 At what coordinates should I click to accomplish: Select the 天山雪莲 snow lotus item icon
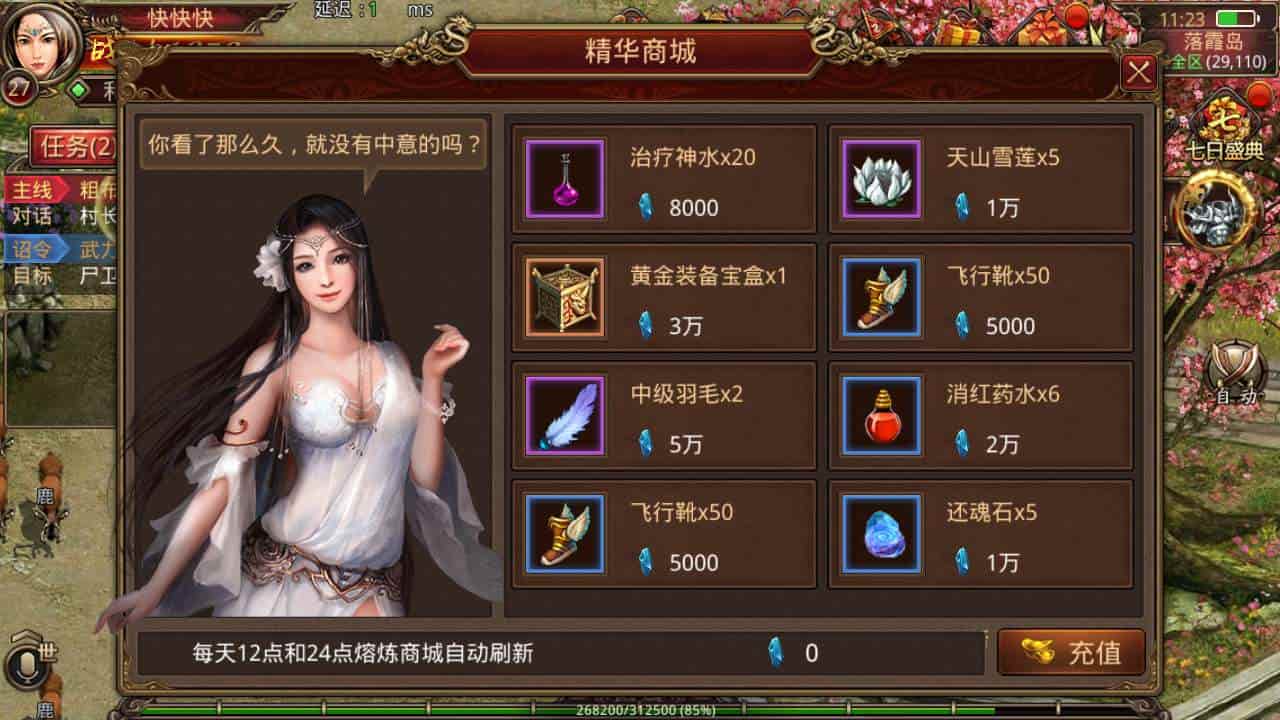[879, 180]
